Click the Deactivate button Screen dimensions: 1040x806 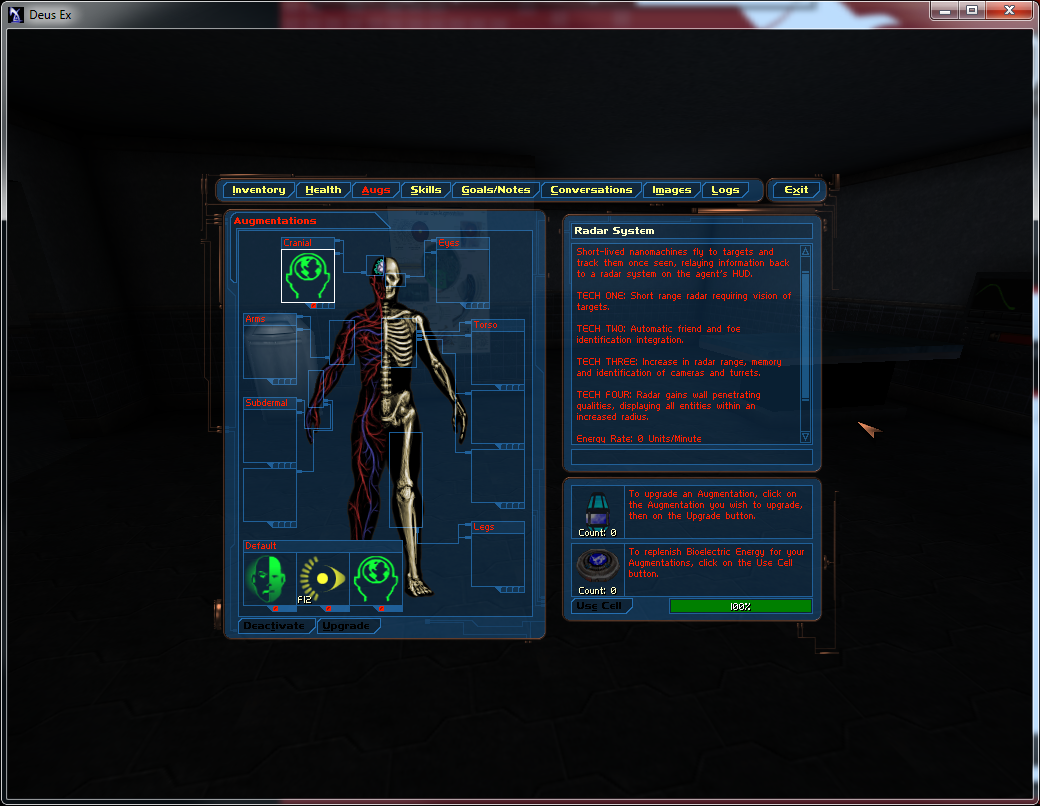click(275, 626)
